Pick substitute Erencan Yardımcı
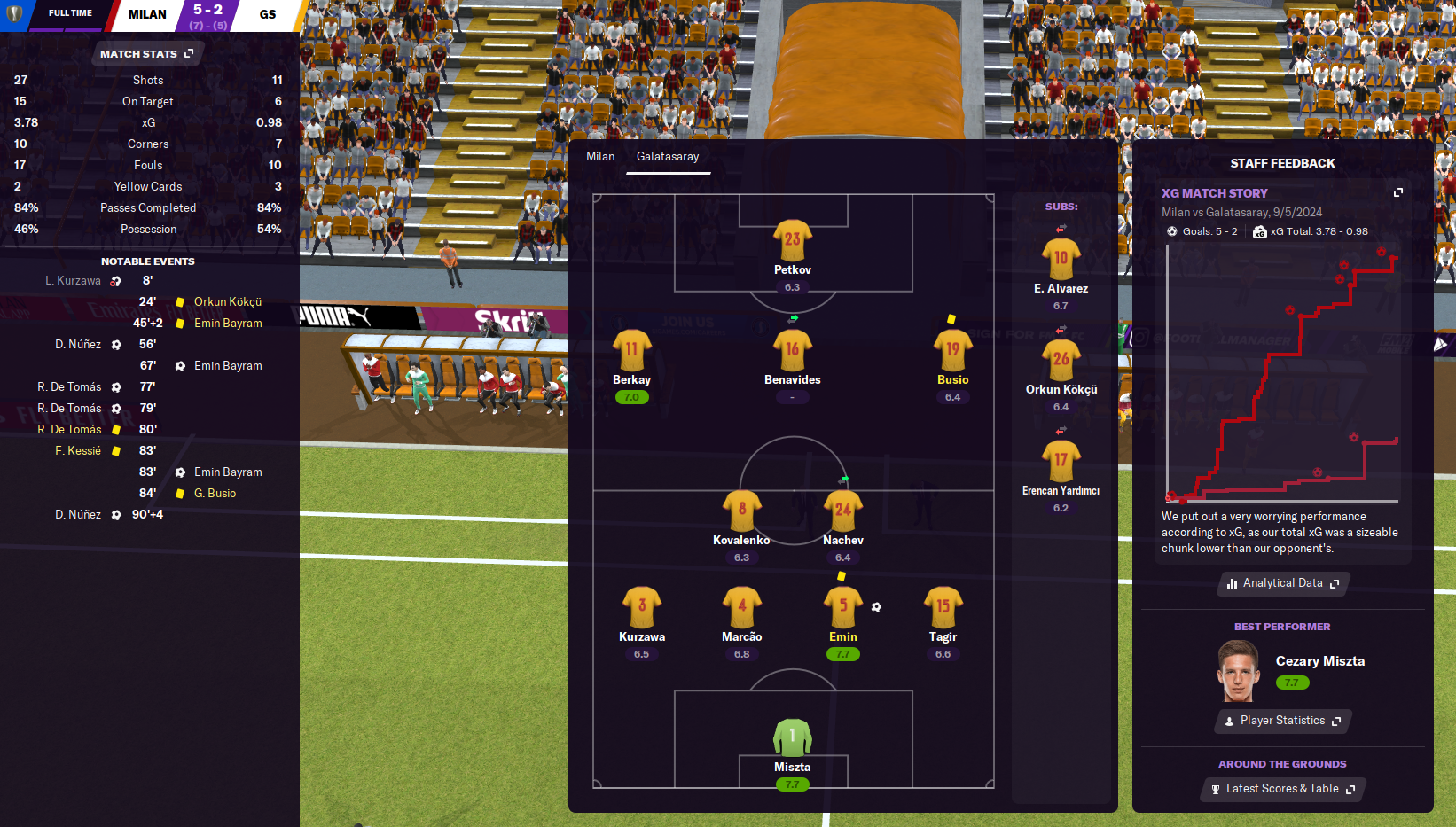Viewport: 1456px width, 827px height. [x=1061, y=462]
